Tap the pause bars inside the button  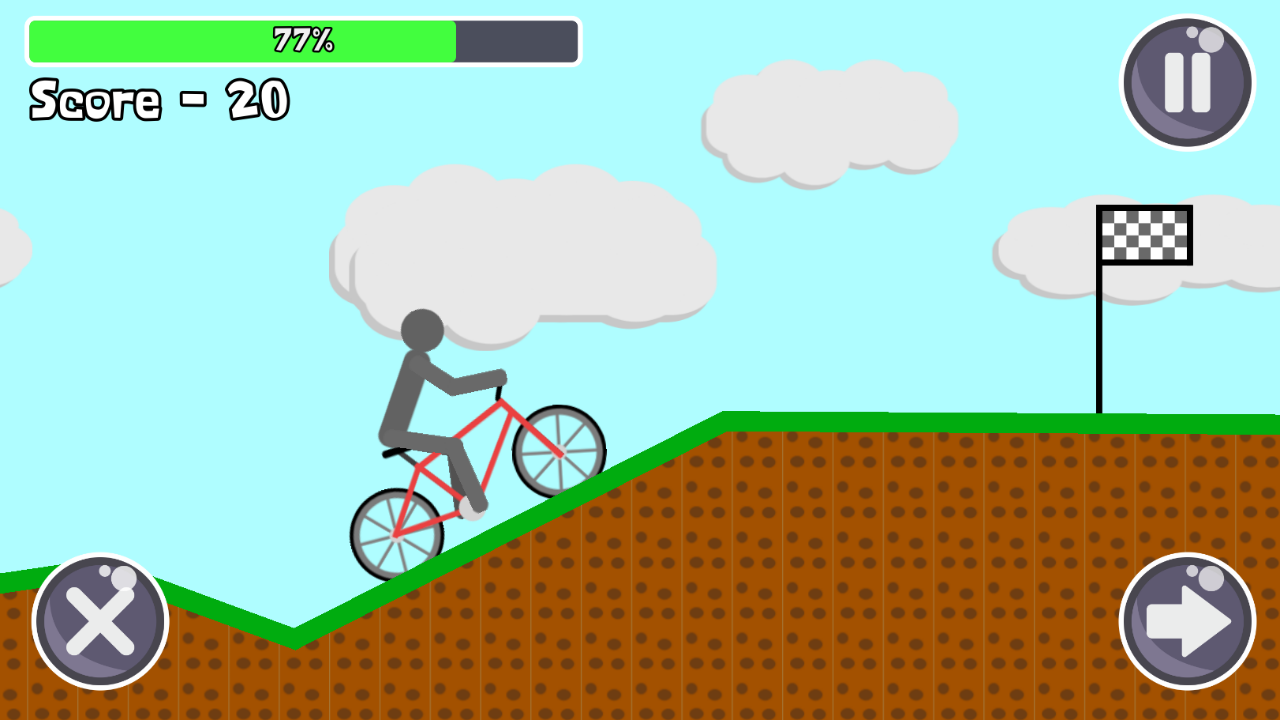[1186, 80]
